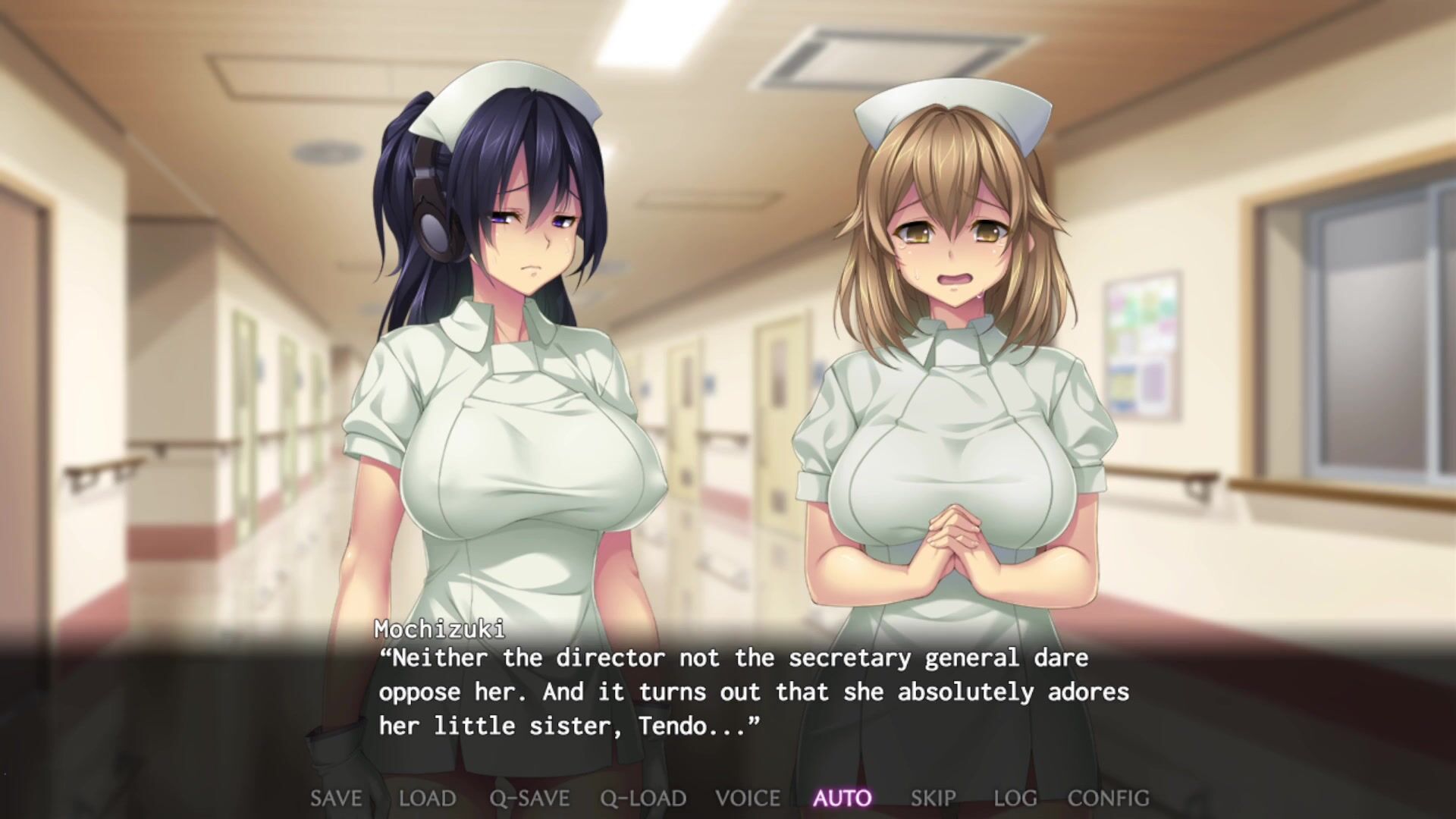1456x819 pixels.
Task: Activate SKIP to fast-forward dialogue
Action: coord(933,799)
